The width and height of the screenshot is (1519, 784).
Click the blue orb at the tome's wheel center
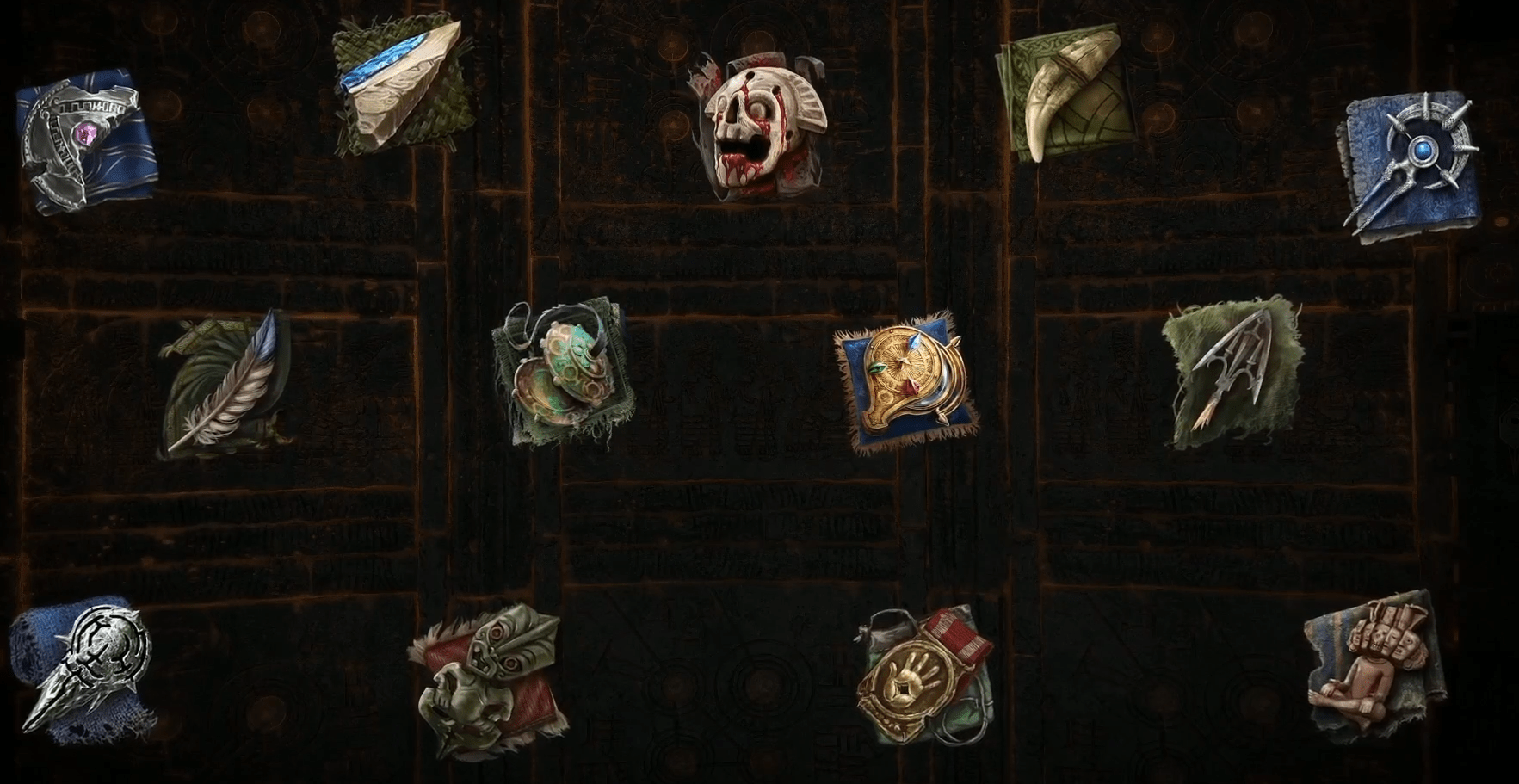click(1423, 151)
